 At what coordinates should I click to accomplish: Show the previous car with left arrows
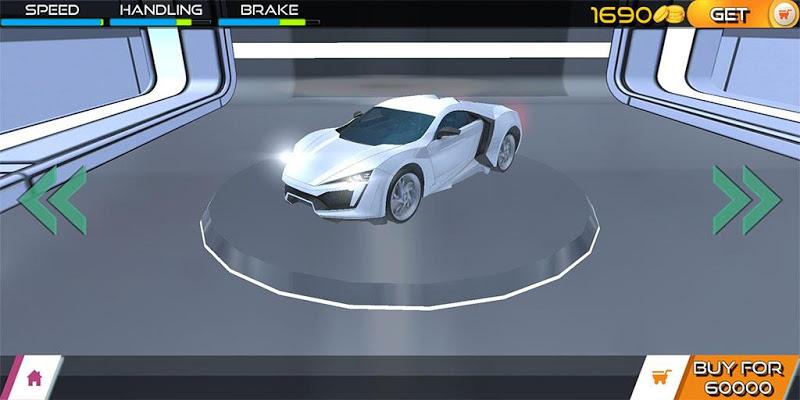52,200
